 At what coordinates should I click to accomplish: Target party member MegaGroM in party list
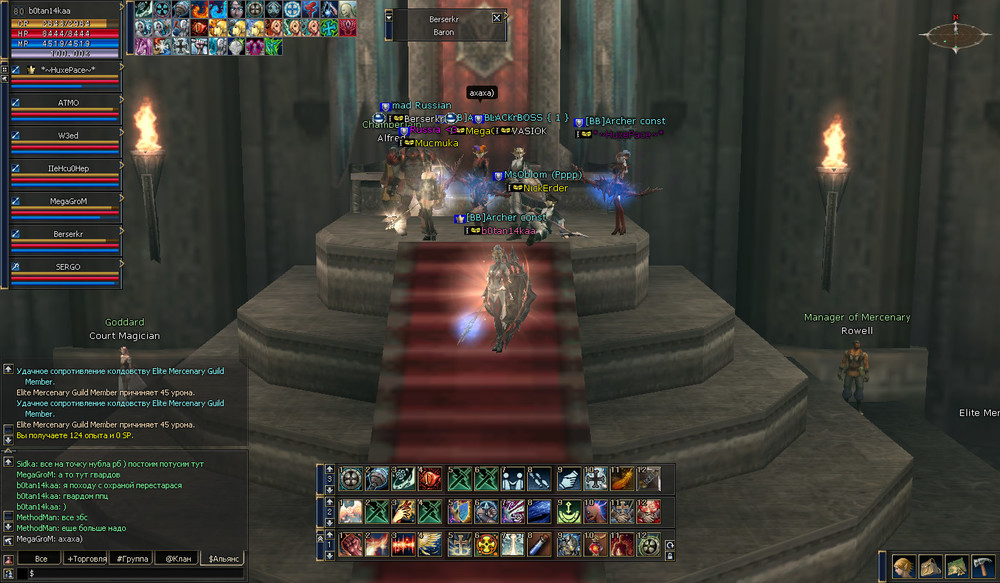coord(68,201)
